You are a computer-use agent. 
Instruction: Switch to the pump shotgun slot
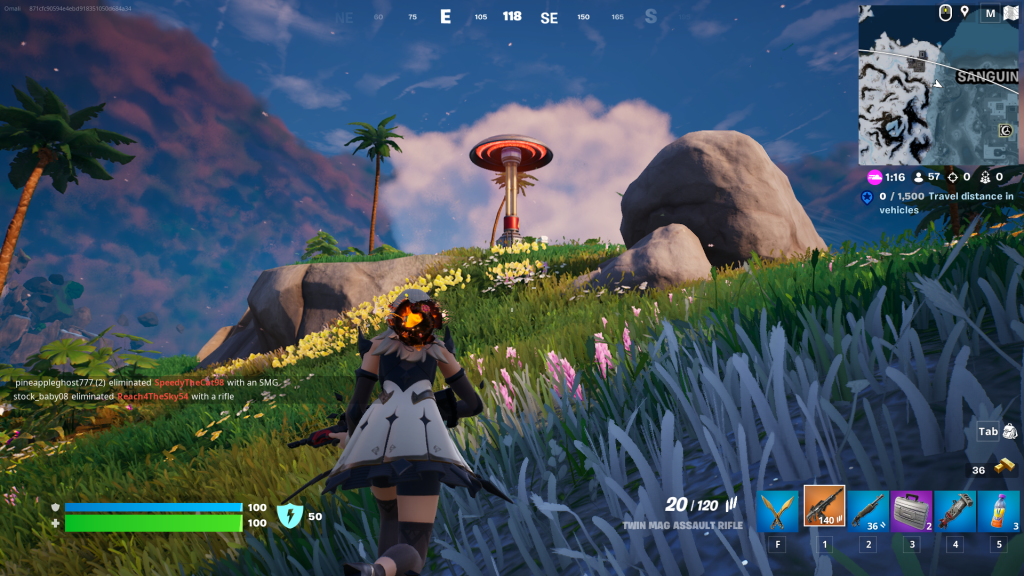pyautogui.click(x=867, y=510)
